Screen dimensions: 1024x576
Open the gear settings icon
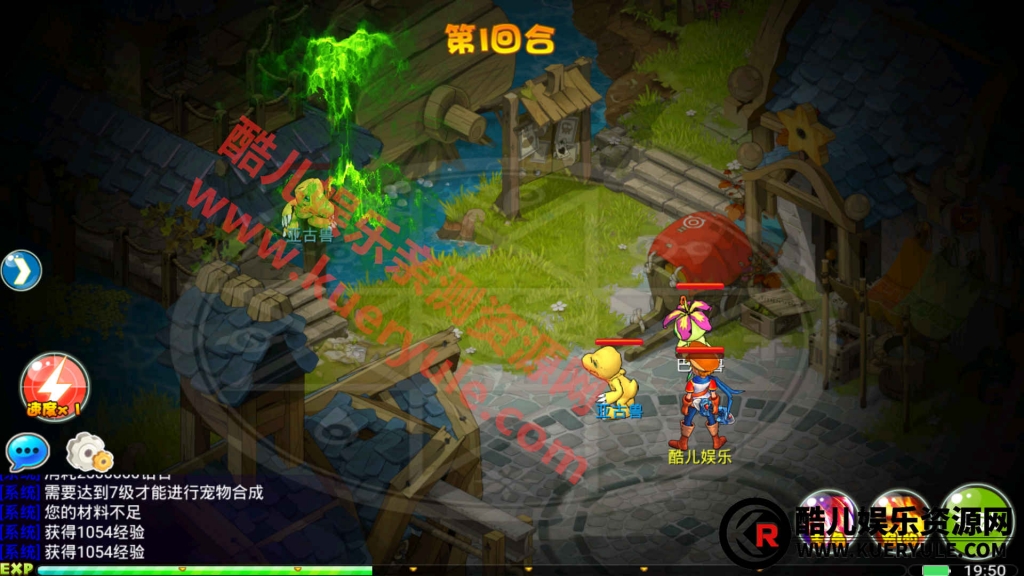pyautogui.click(x=88, y=453)
